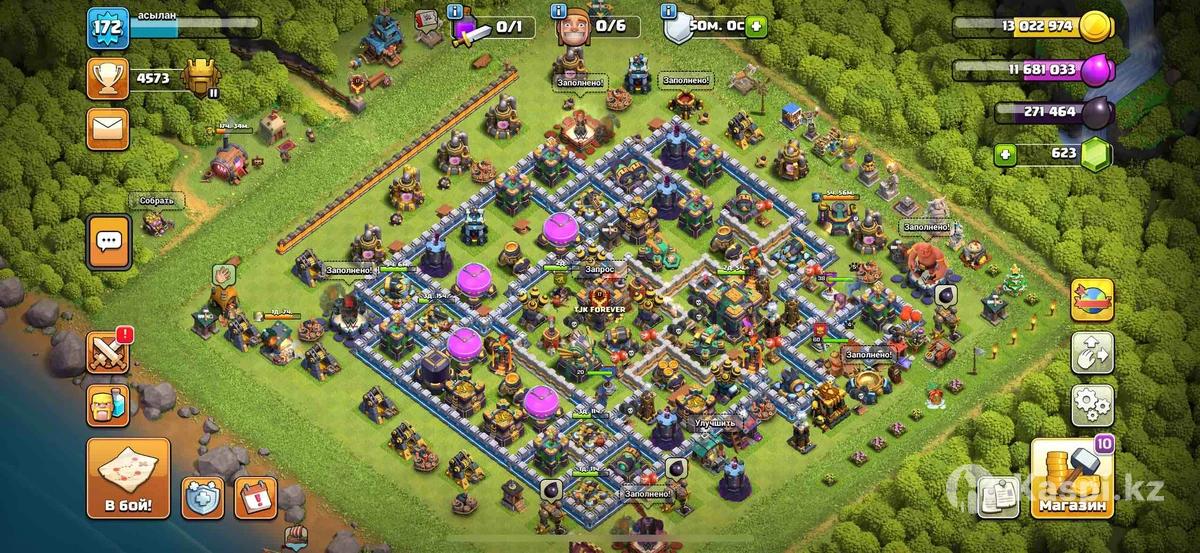The width and height of the screenshot is (1200, 553).
Task: Open the blue shield with cross button
Action: (202, 497)
